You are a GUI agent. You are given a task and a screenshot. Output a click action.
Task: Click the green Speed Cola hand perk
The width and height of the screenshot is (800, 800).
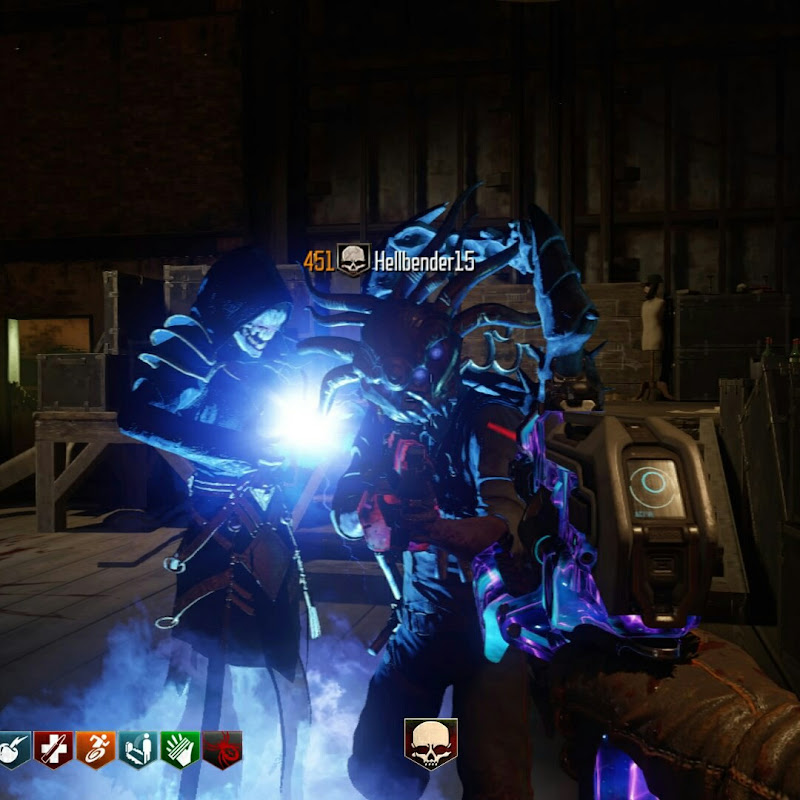179,748
